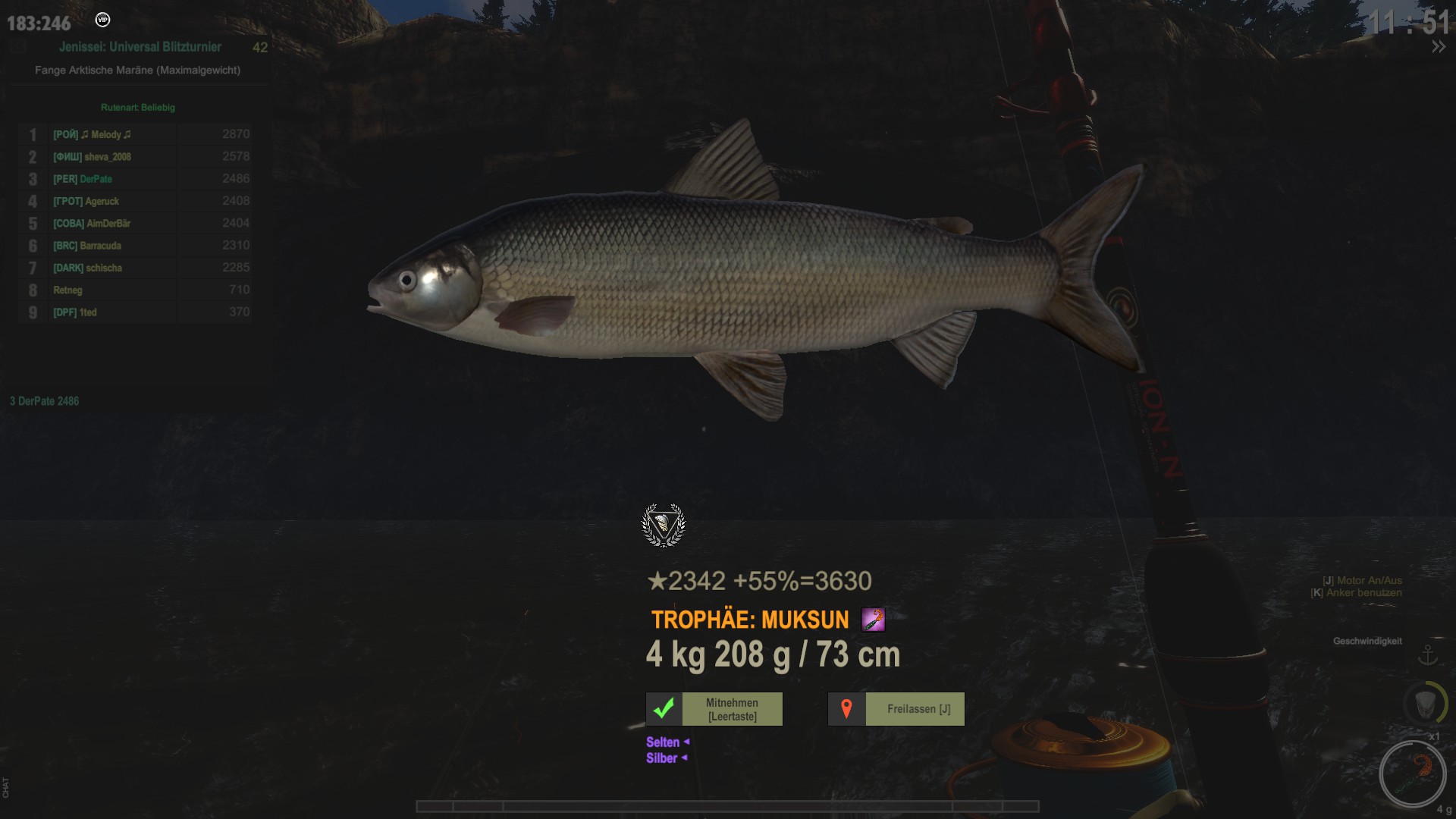The height and width of the screenshot is (819, 1456).
Task: Click the purple lure icon beside Muksun
Action: (873, 620)
